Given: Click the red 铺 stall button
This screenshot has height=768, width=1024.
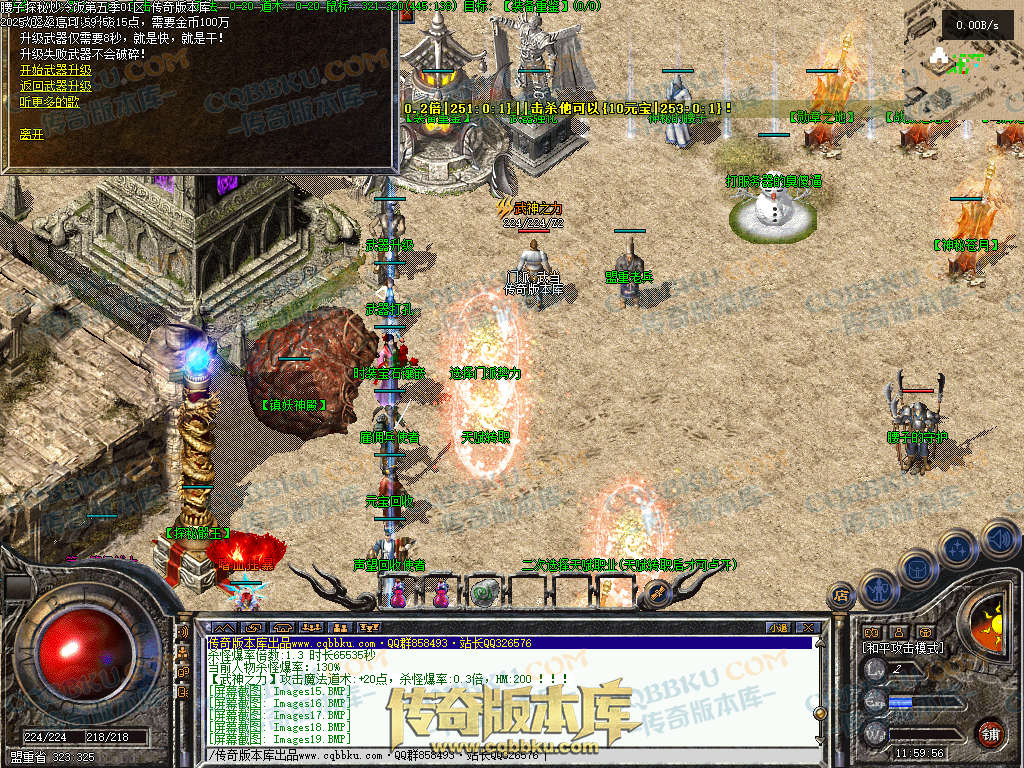Looking at the screenshot, I should (990, 733).
